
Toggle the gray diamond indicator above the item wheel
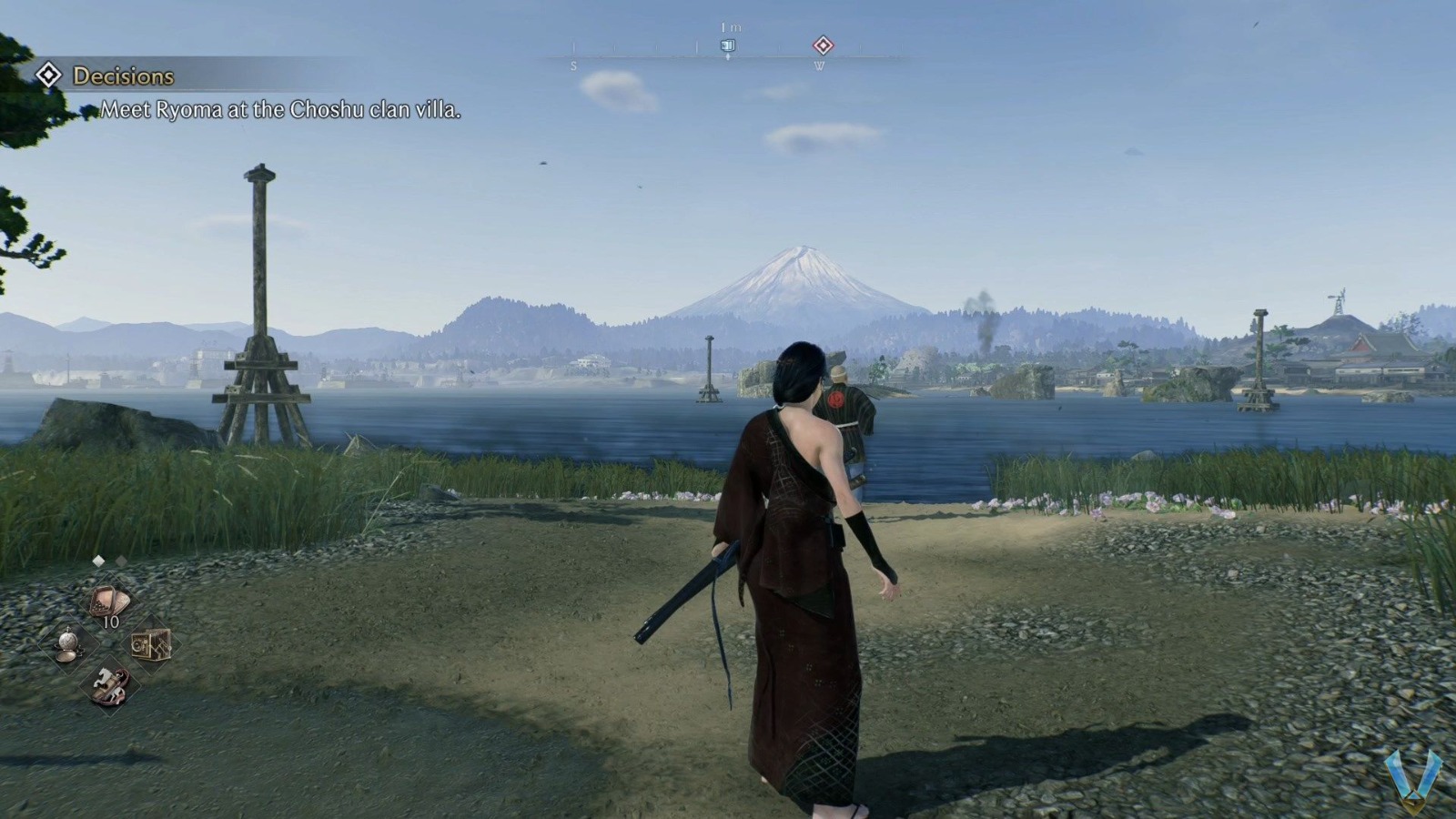[120, 561]
